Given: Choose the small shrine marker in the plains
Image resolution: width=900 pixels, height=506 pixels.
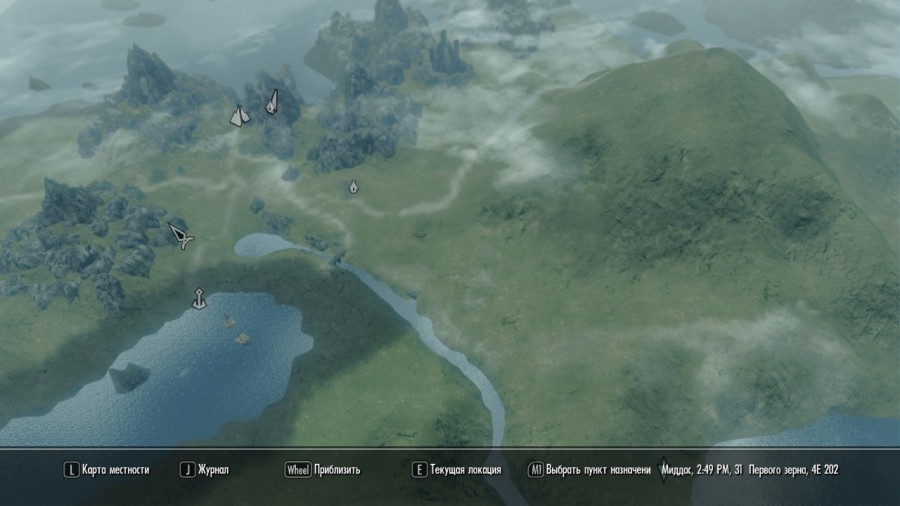Looking at the screenshot, I should [353, 187].
